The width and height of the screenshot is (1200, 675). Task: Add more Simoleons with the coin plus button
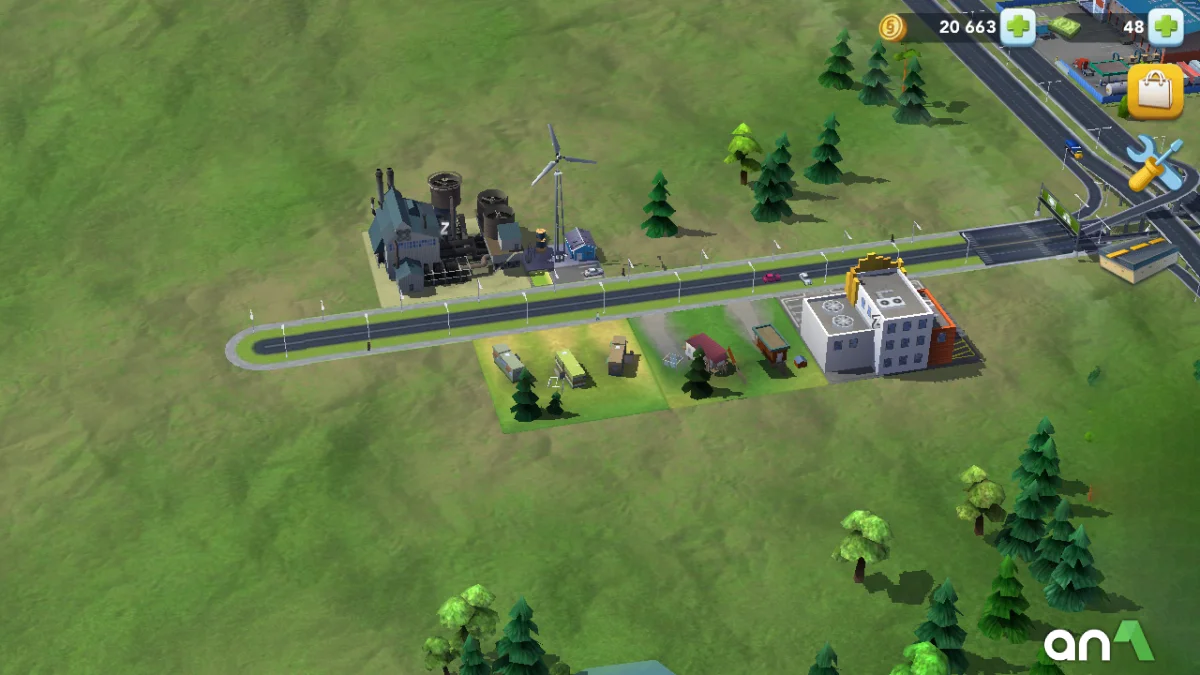click(x=1018, y=26)
